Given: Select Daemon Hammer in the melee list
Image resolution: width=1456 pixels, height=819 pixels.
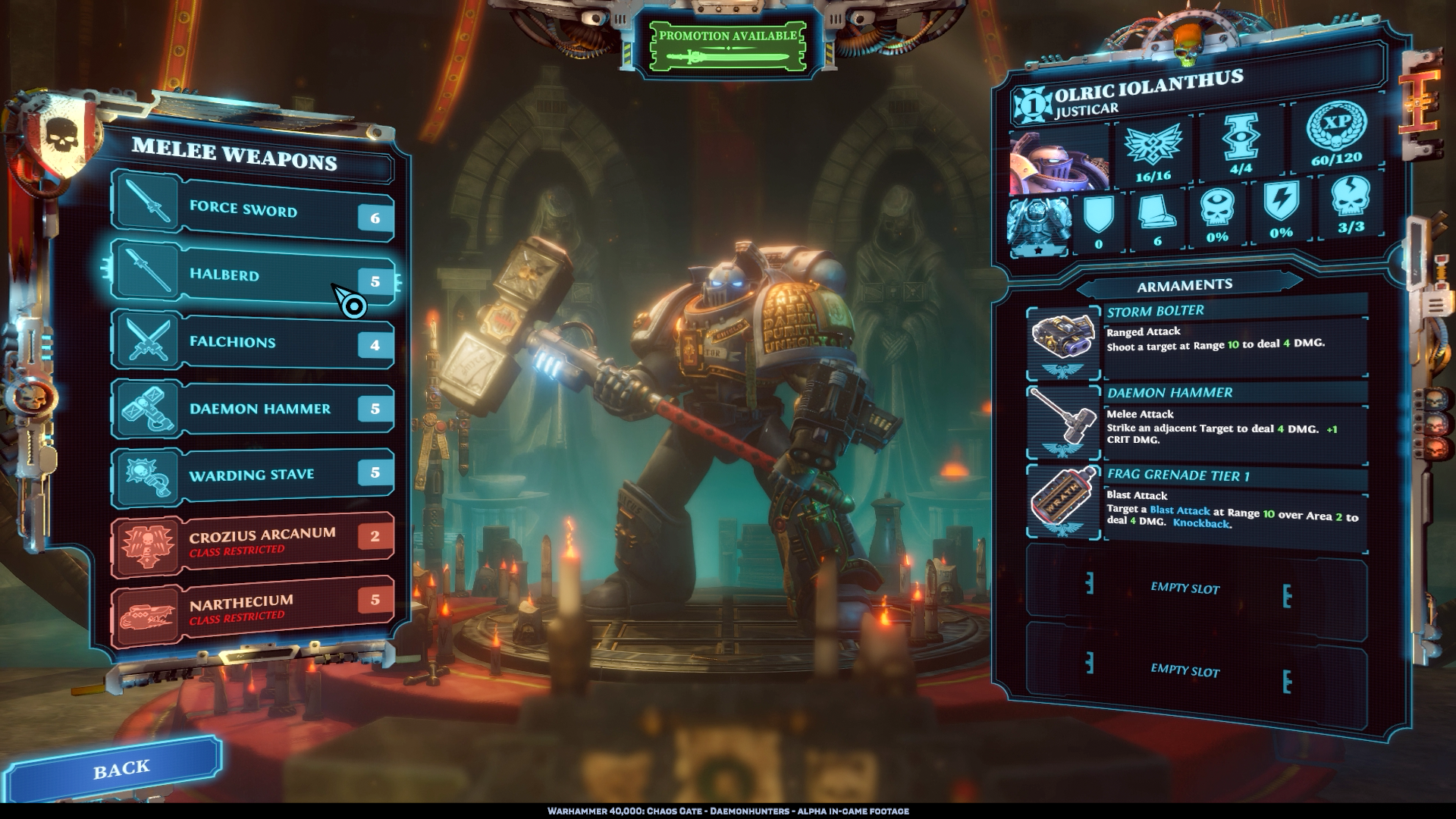Looking at the screenshot, I should pos(253,409).
